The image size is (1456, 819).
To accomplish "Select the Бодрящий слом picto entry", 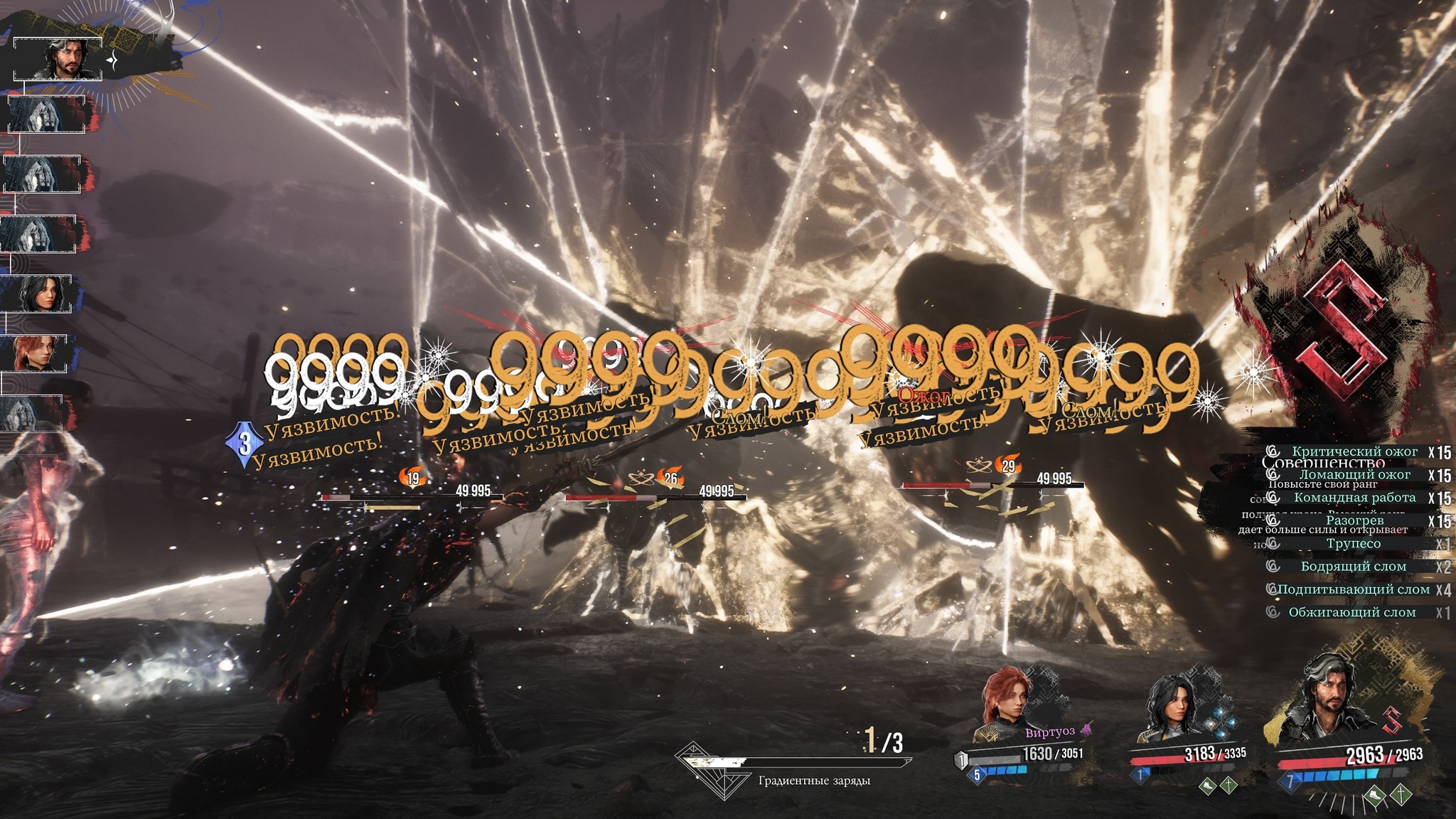I will click(1353, 567).
